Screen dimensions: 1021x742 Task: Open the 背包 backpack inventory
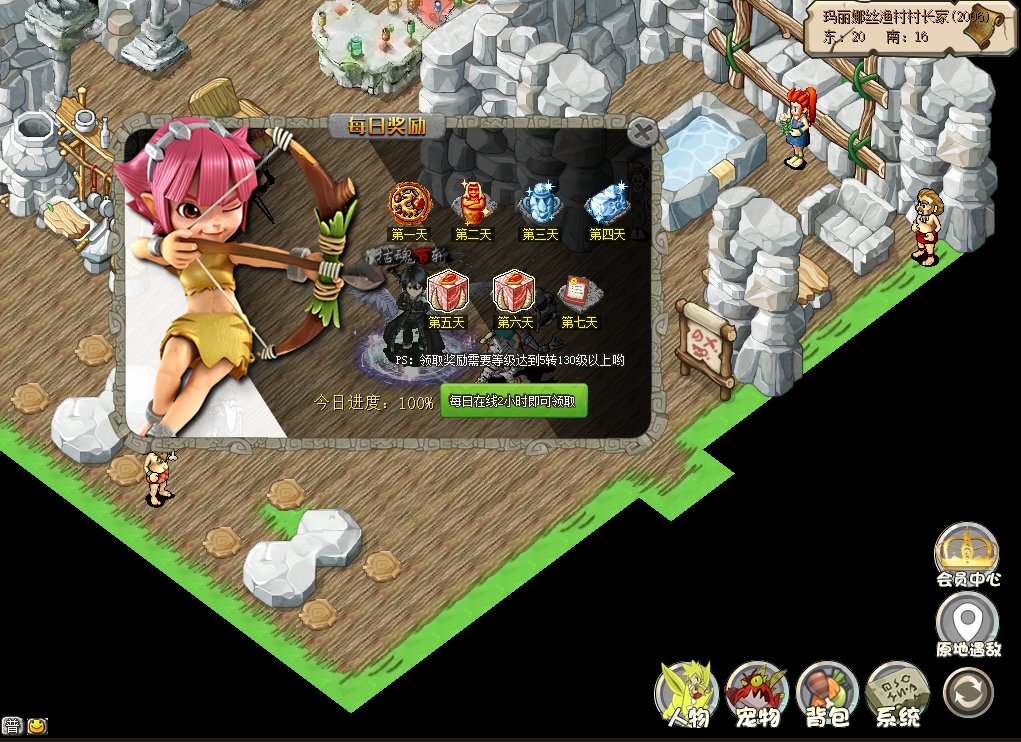[828, 692]
